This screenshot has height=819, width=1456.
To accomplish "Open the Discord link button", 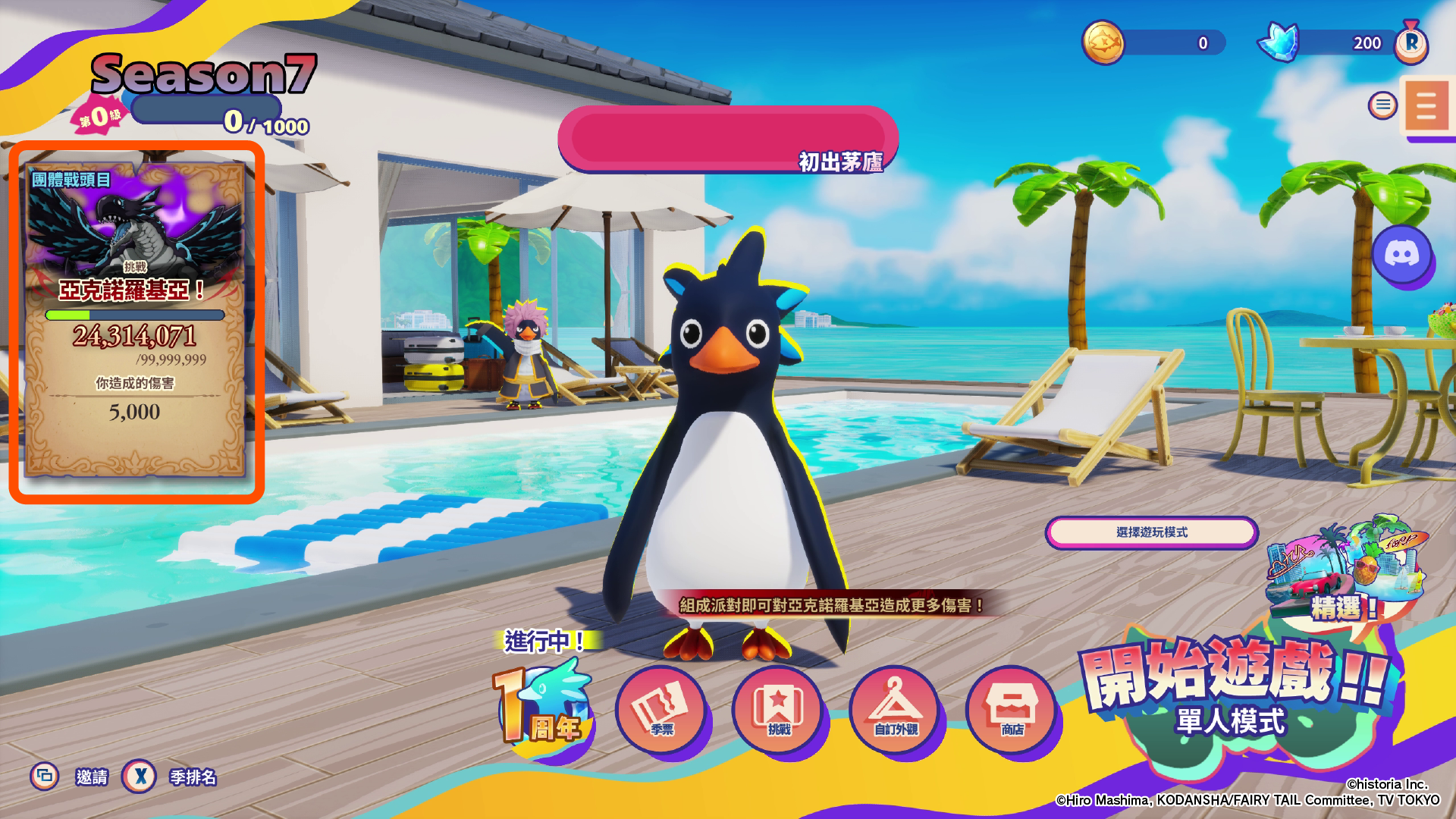I will pyautogui.click(x=1401, y=255).
